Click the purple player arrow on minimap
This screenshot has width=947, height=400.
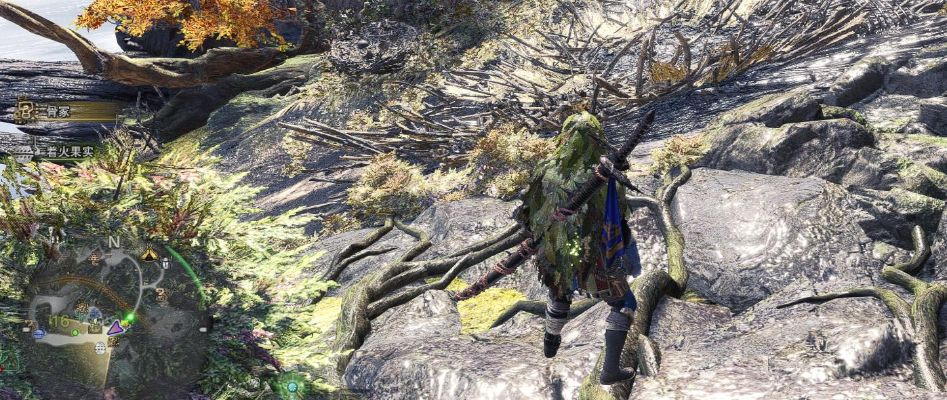[117, 327]
